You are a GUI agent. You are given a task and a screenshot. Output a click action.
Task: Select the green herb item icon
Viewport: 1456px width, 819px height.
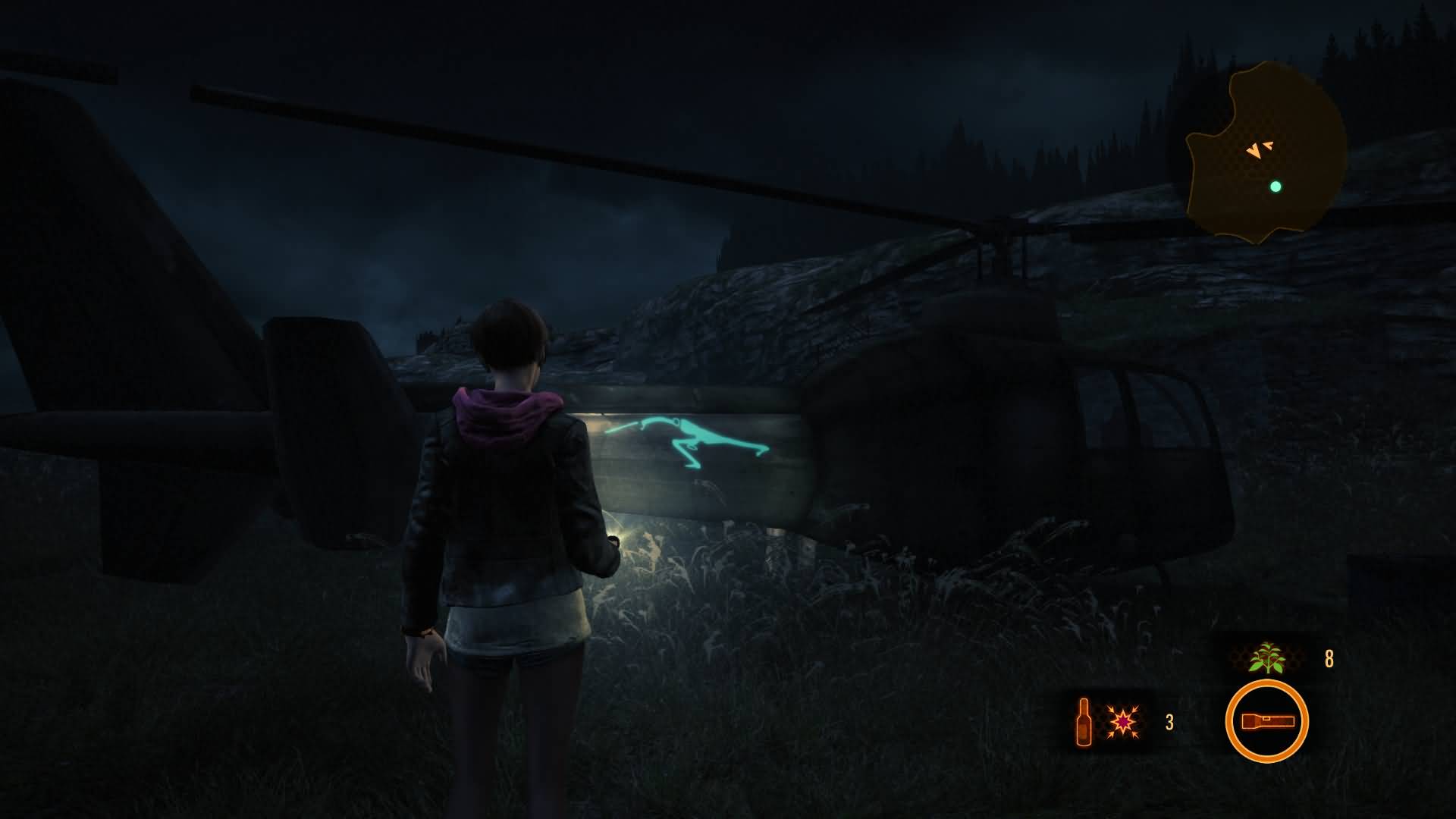(x=1266, y=658)
